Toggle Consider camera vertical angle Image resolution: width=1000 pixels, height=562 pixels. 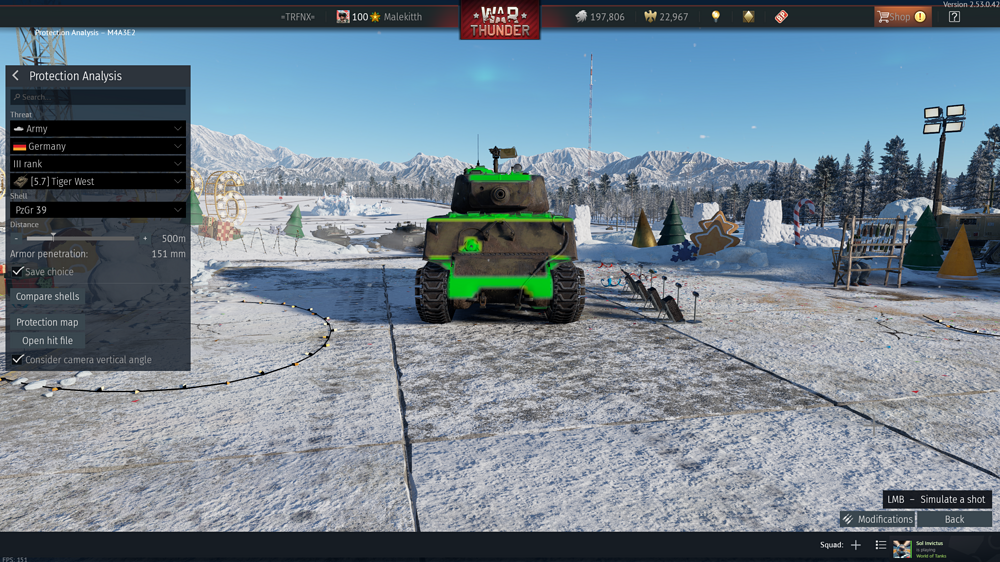click(18, 359)
